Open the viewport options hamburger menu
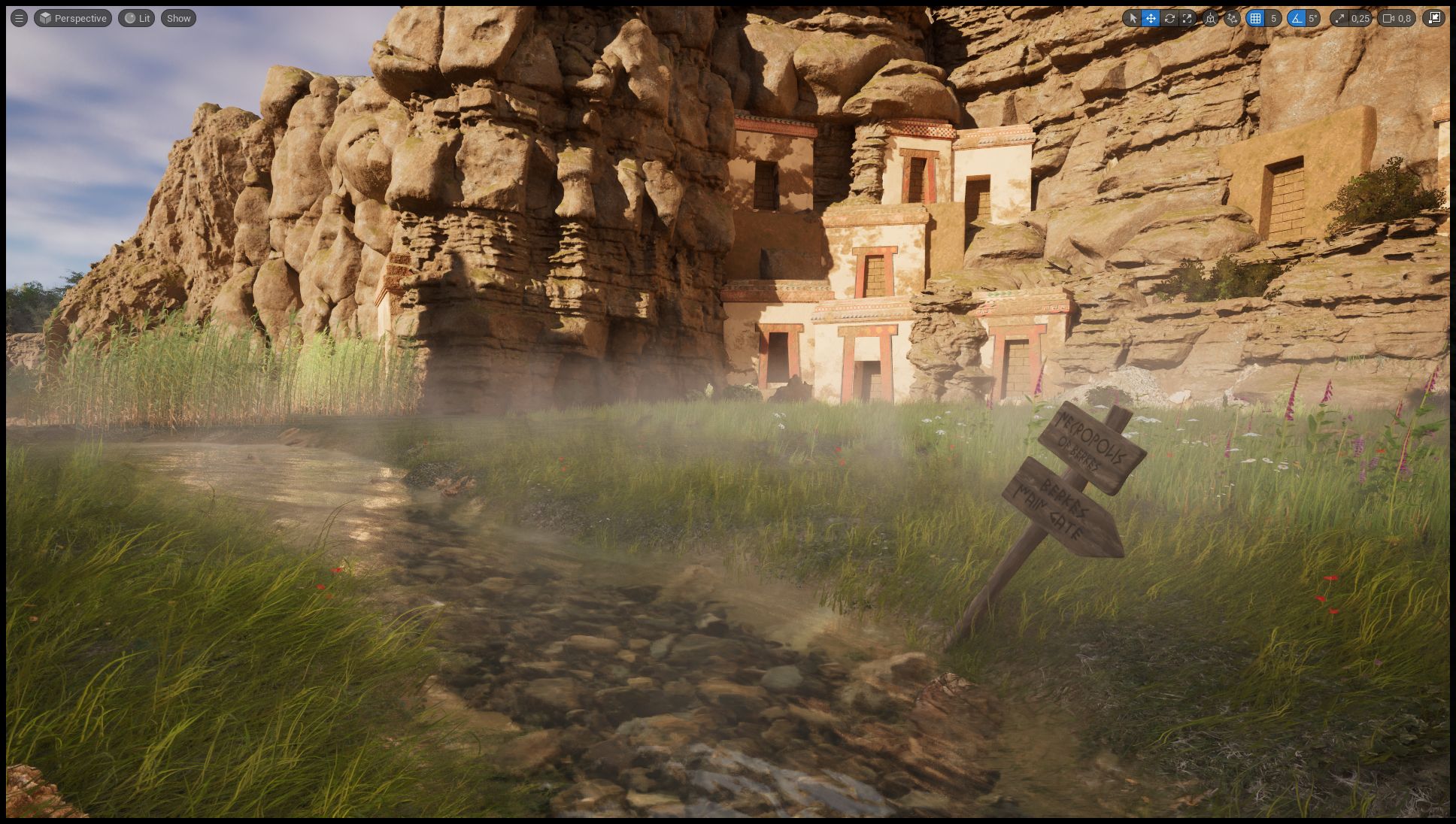Screen dimensions: 1456x824 point(19,18)
